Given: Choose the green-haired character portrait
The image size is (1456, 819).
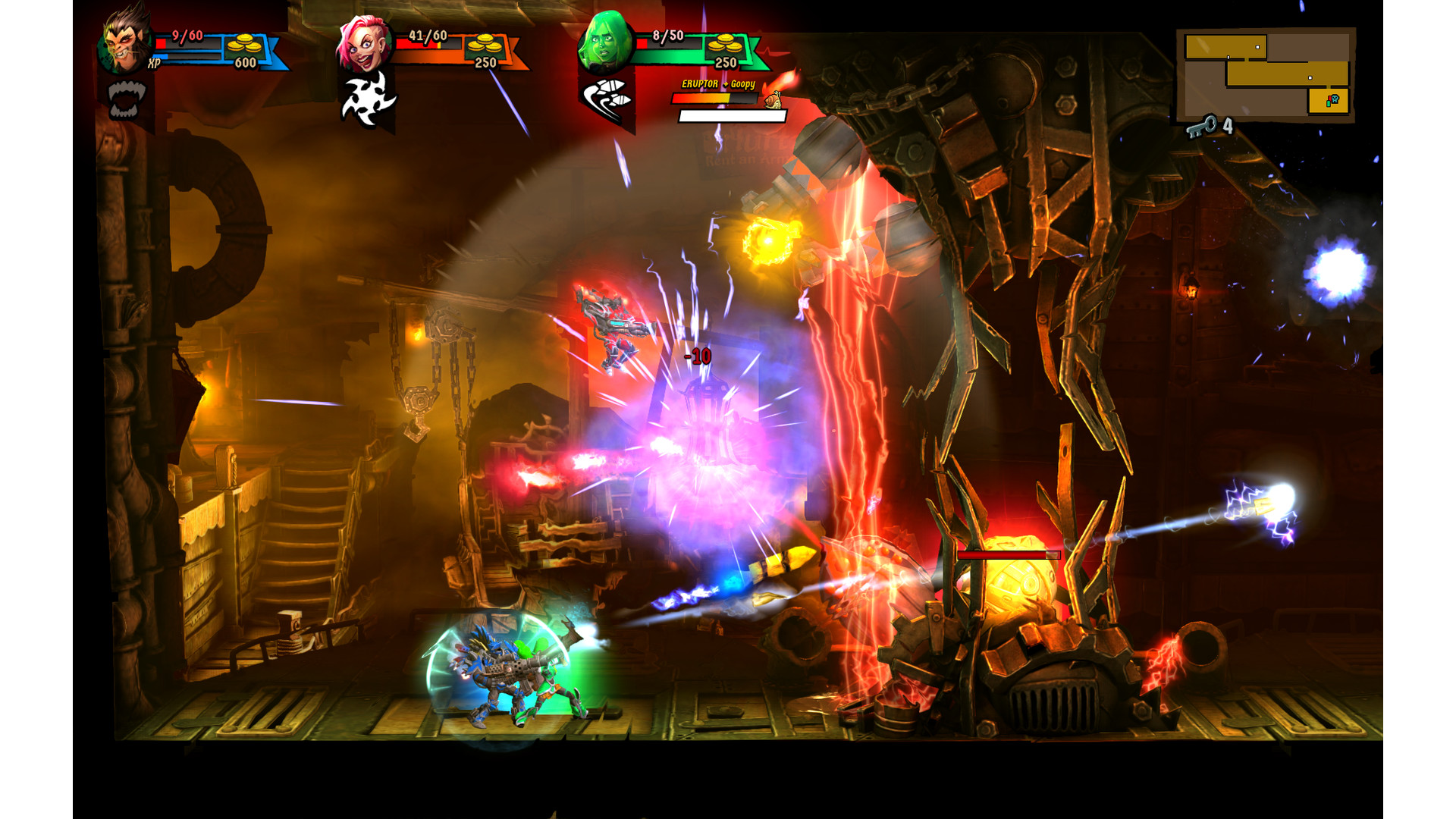Looking at the screenshot, I should click(604, 42).
